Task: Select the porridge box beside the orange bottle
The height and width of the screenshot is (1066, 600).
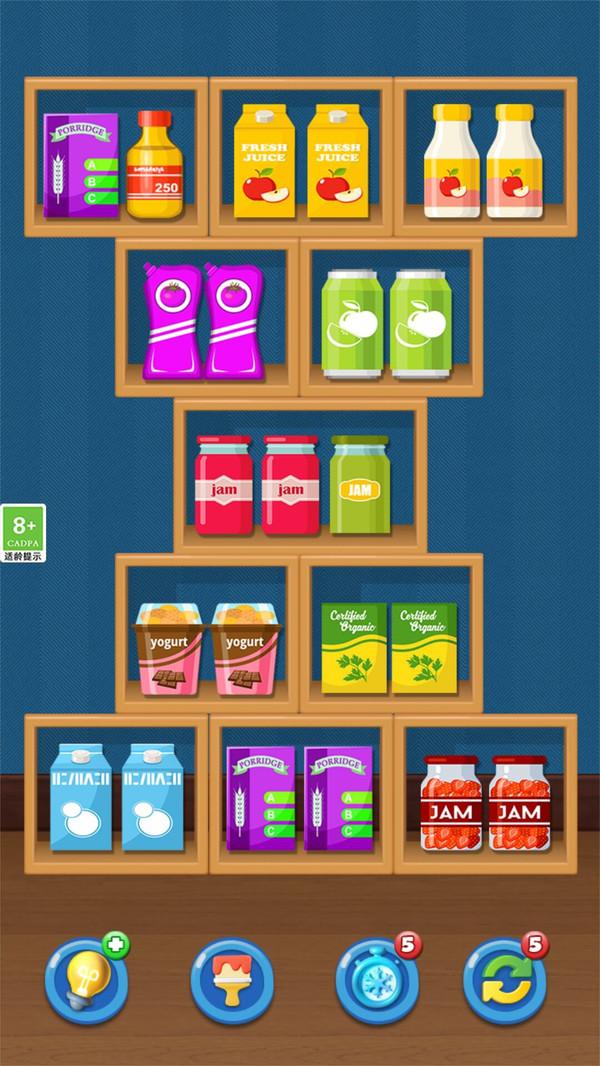Action: [80, 166]
